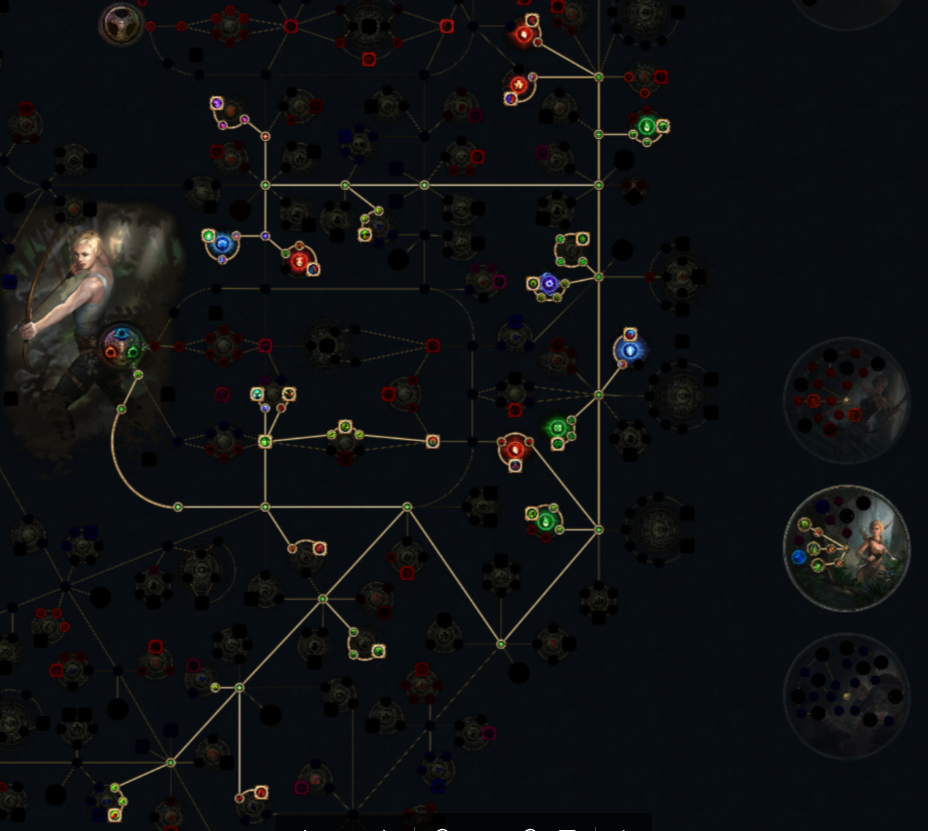Open the highlighted ascendancy circle with the blonde woman
Image resolution: width=928 pixels, height=831 pixels.
(x=846, y=548)
